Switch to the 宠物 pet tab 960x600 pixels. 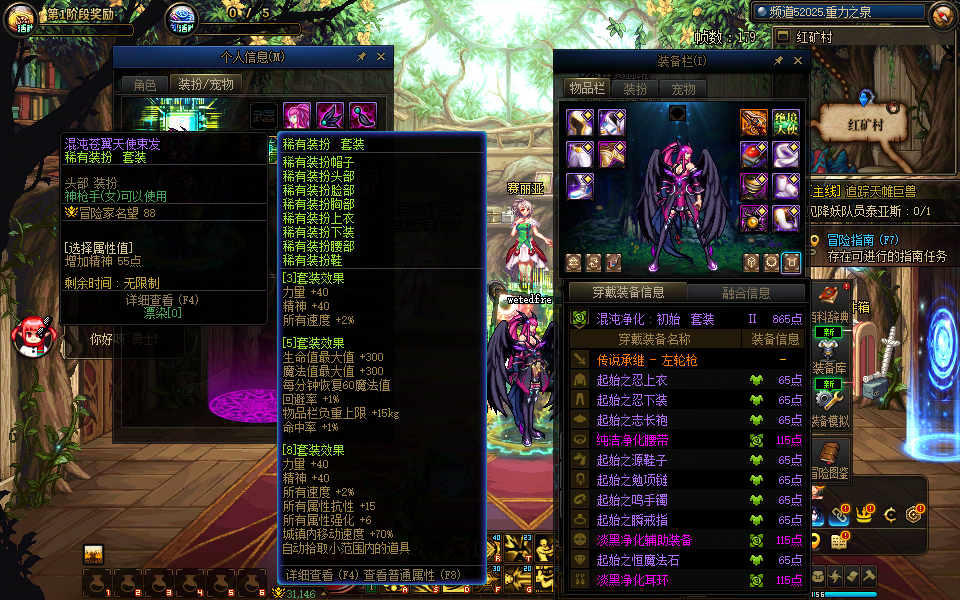point(684,89)
